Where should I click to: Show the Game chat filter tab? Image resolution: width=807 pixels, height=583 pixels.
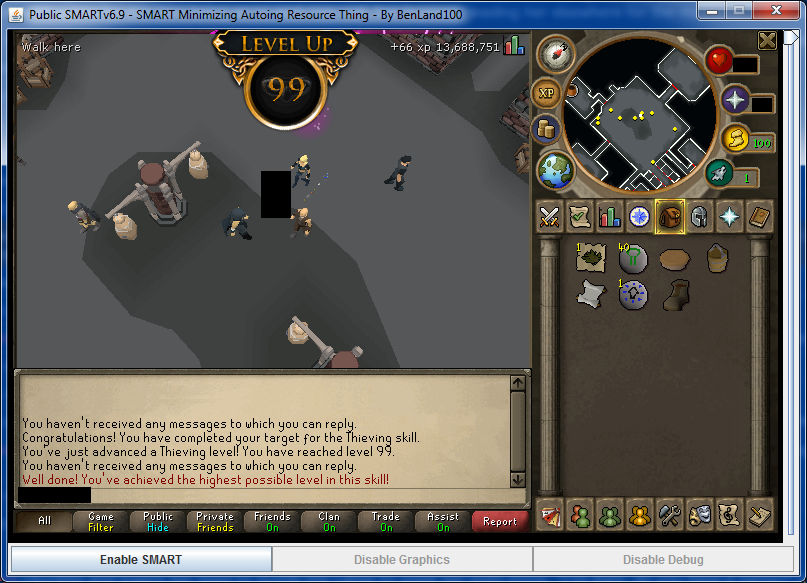(101, 522)
